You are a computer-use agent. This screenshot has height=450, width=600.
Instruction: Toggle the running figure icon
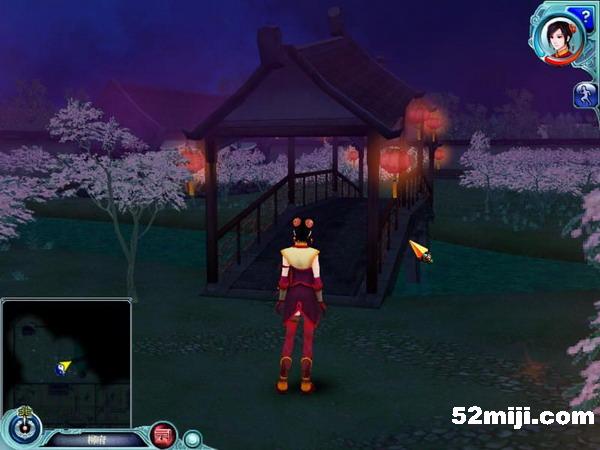point(585,95)
